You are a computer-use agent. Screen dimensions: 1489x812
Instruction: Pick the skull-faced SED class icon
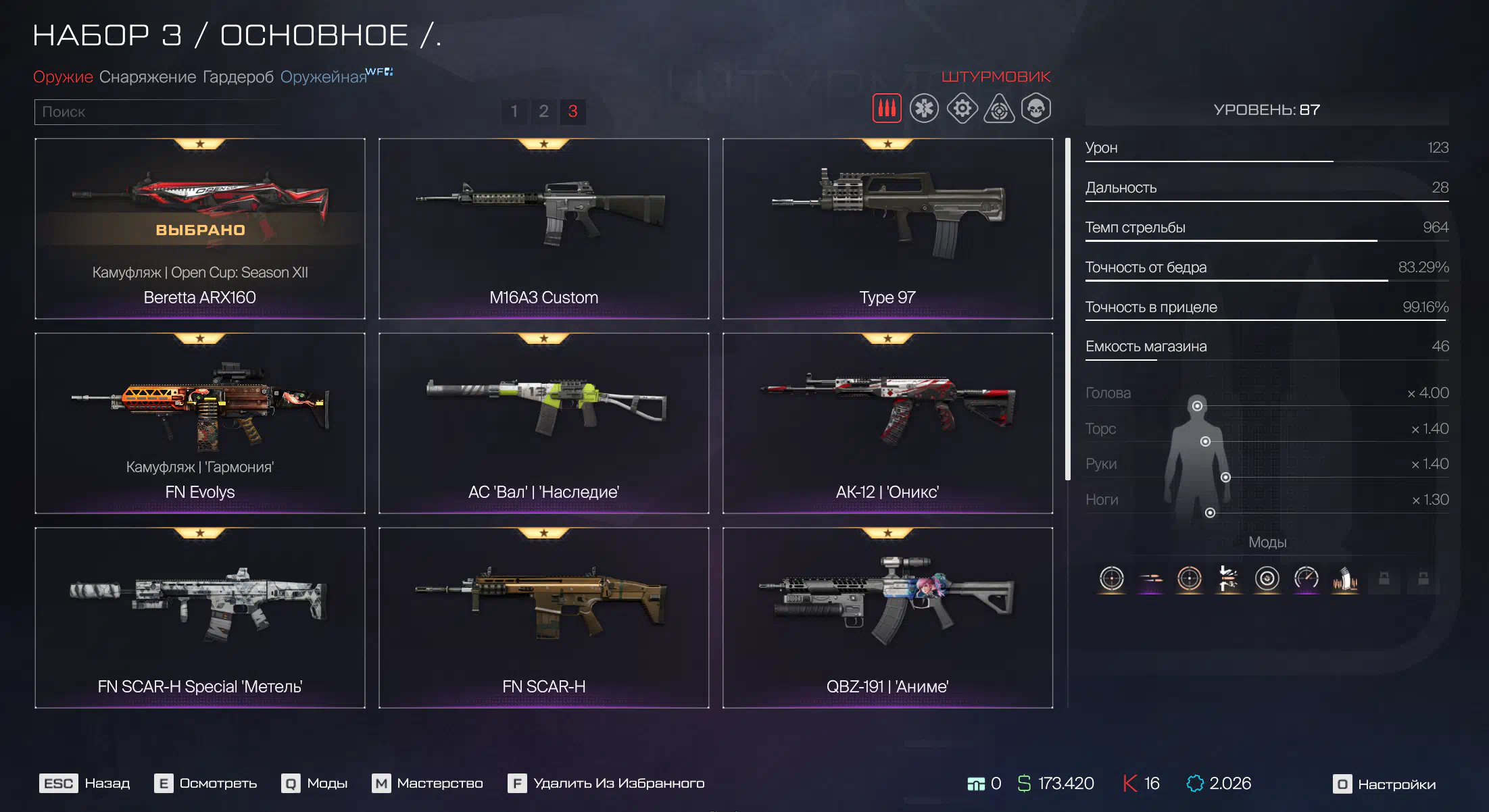(1035, 109)
